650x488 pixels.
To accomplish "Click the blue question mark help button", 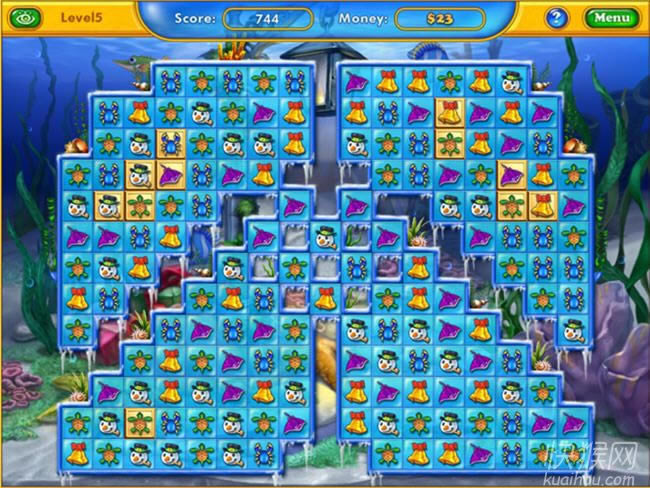I will pos(557,18).
